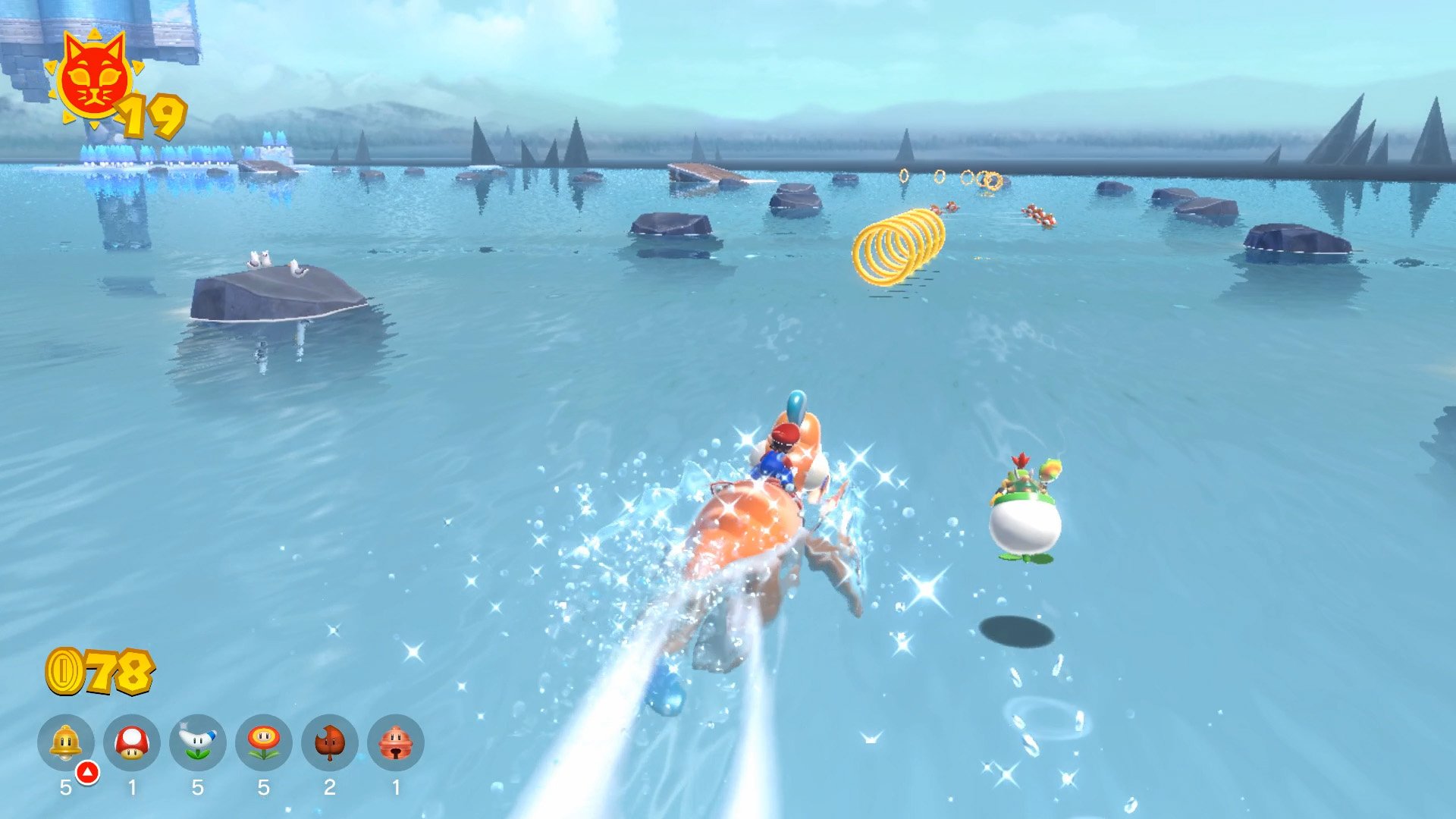The width and height of the screenshot is (1456, 819).
Task: Choose the Super Mushroom reserve slot
Action: pos(132,742)
